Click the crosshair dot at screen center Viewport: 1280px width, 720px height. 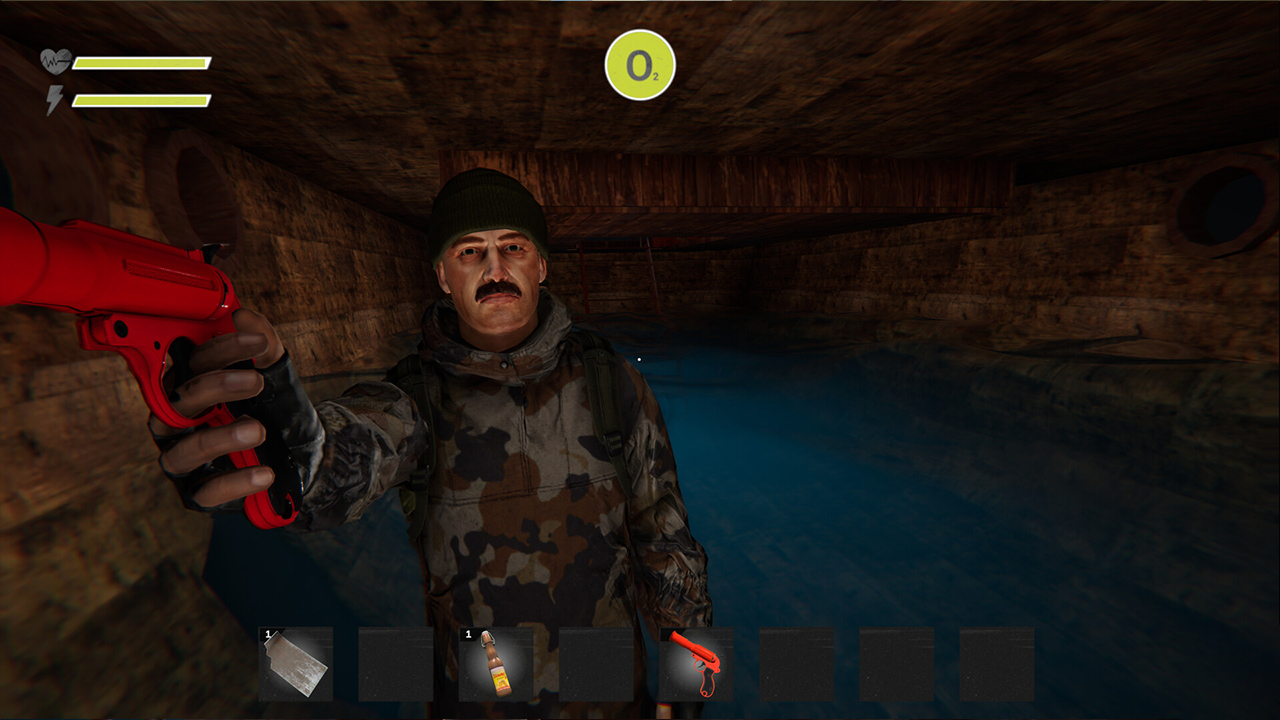click(x=638, y=358)
